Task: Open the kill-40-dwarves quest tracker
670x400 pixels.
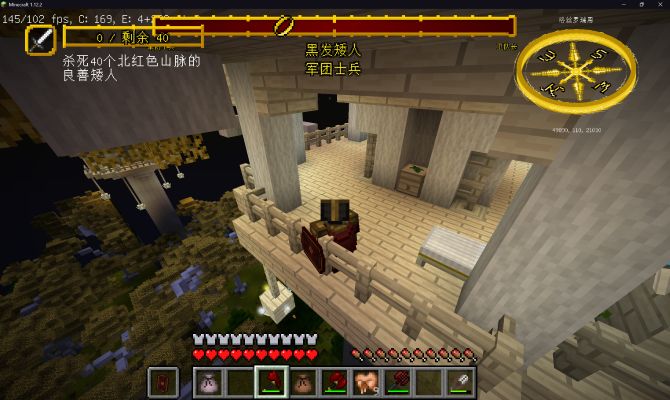Action: pyautogui.click(x=133, y=37)
